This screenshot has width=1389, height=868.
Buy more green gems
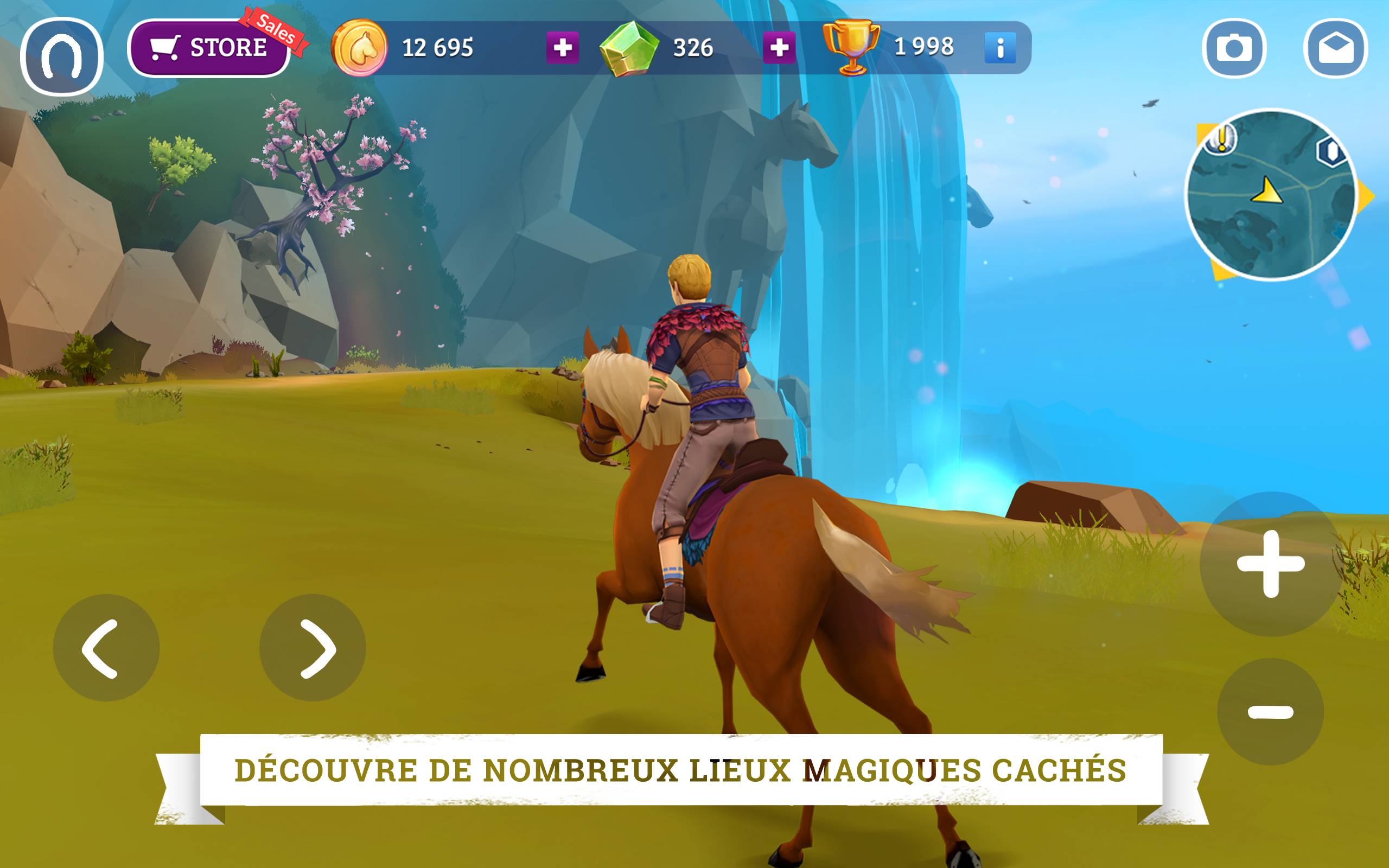778,48
